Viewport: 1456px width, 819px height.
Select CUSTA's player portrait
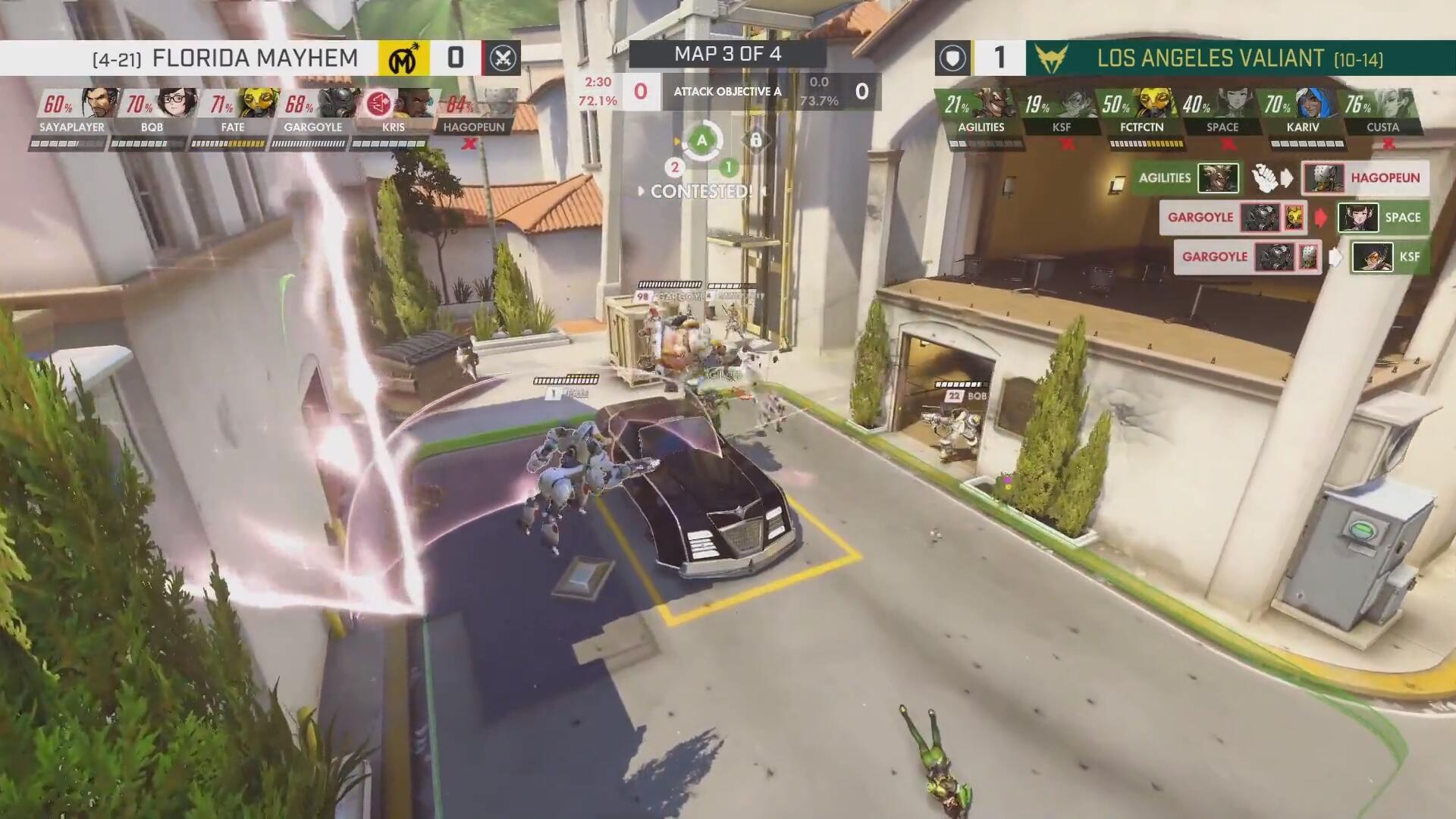1397,105
